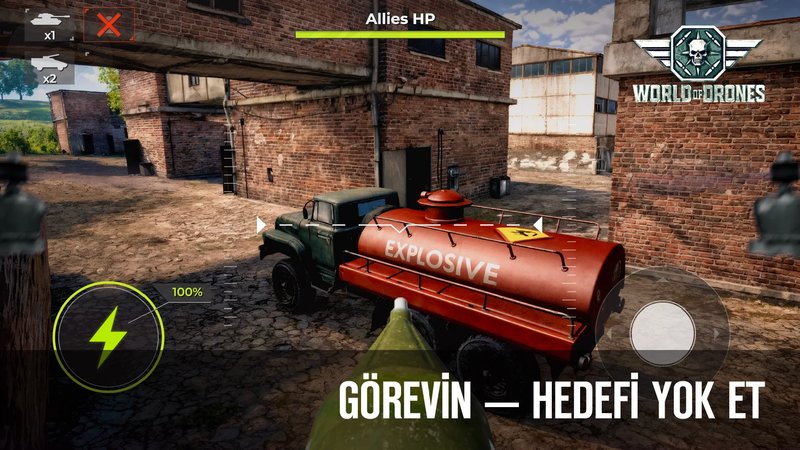The width and height of the screenshot is (800, 450).
Task: Click the red X destroyed-target icon
Action: tap(108, 24)
